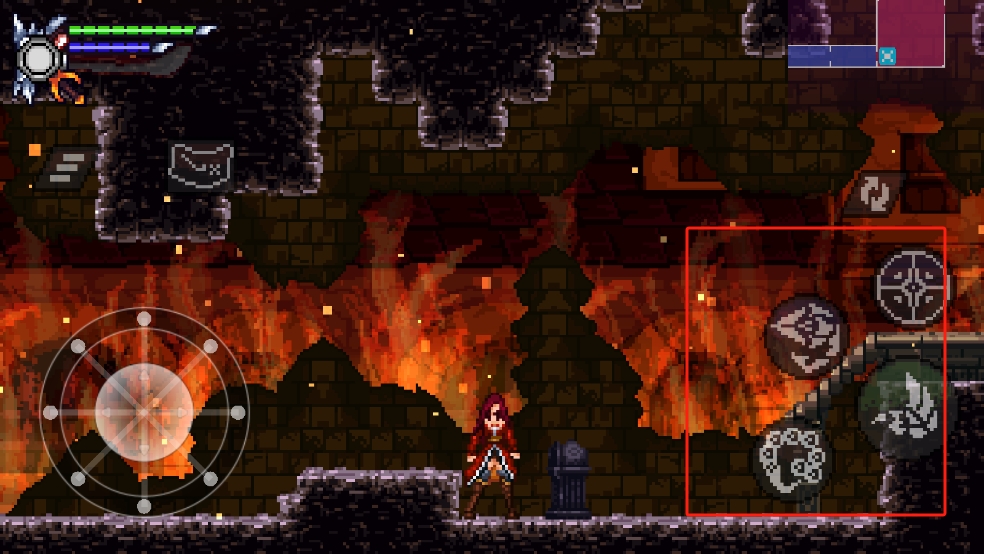
Task: Open the menu with the stacked-lines icon
Action: [x=67, y=166]
